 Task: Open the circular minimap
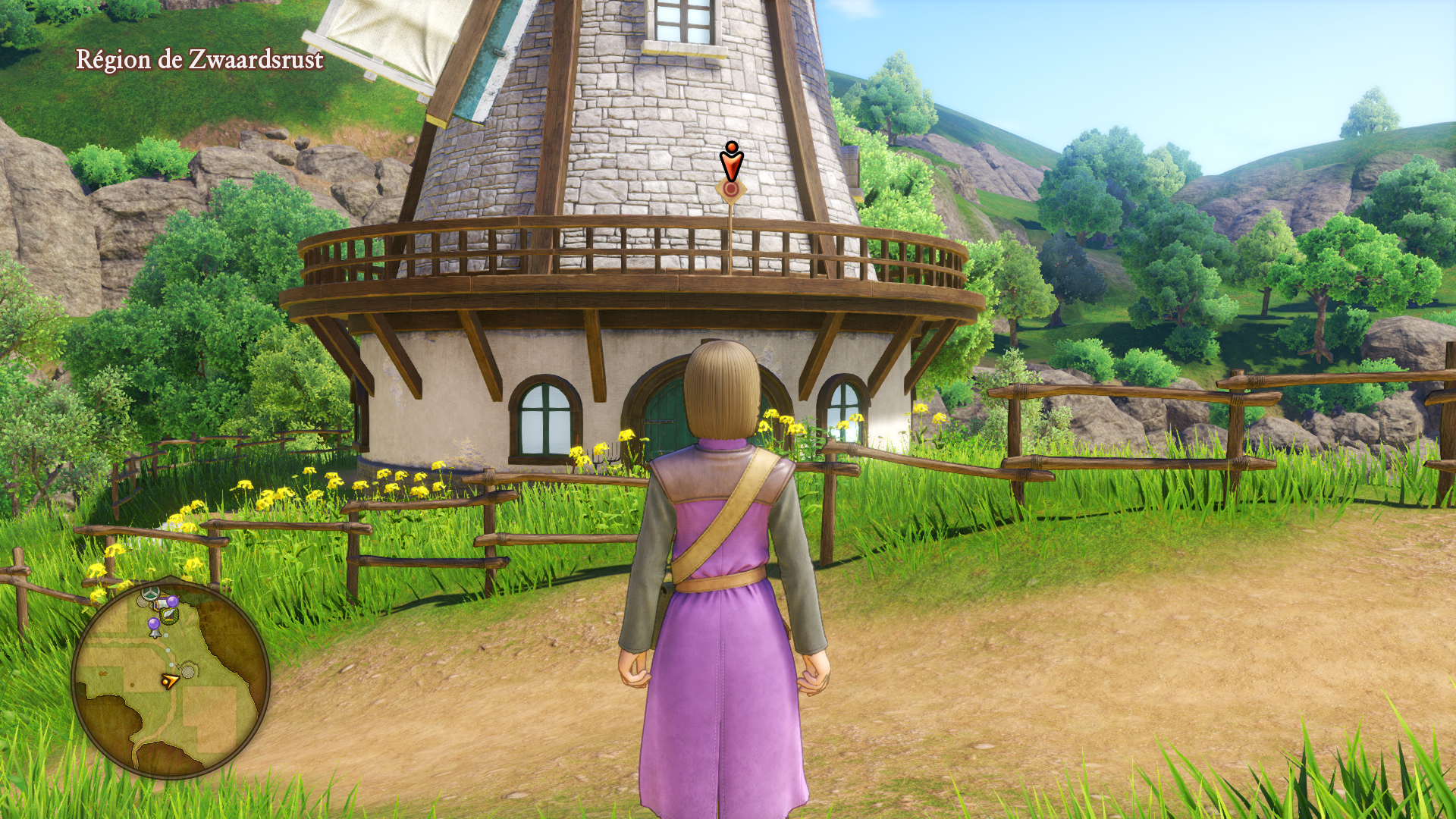tap(171, 679)
